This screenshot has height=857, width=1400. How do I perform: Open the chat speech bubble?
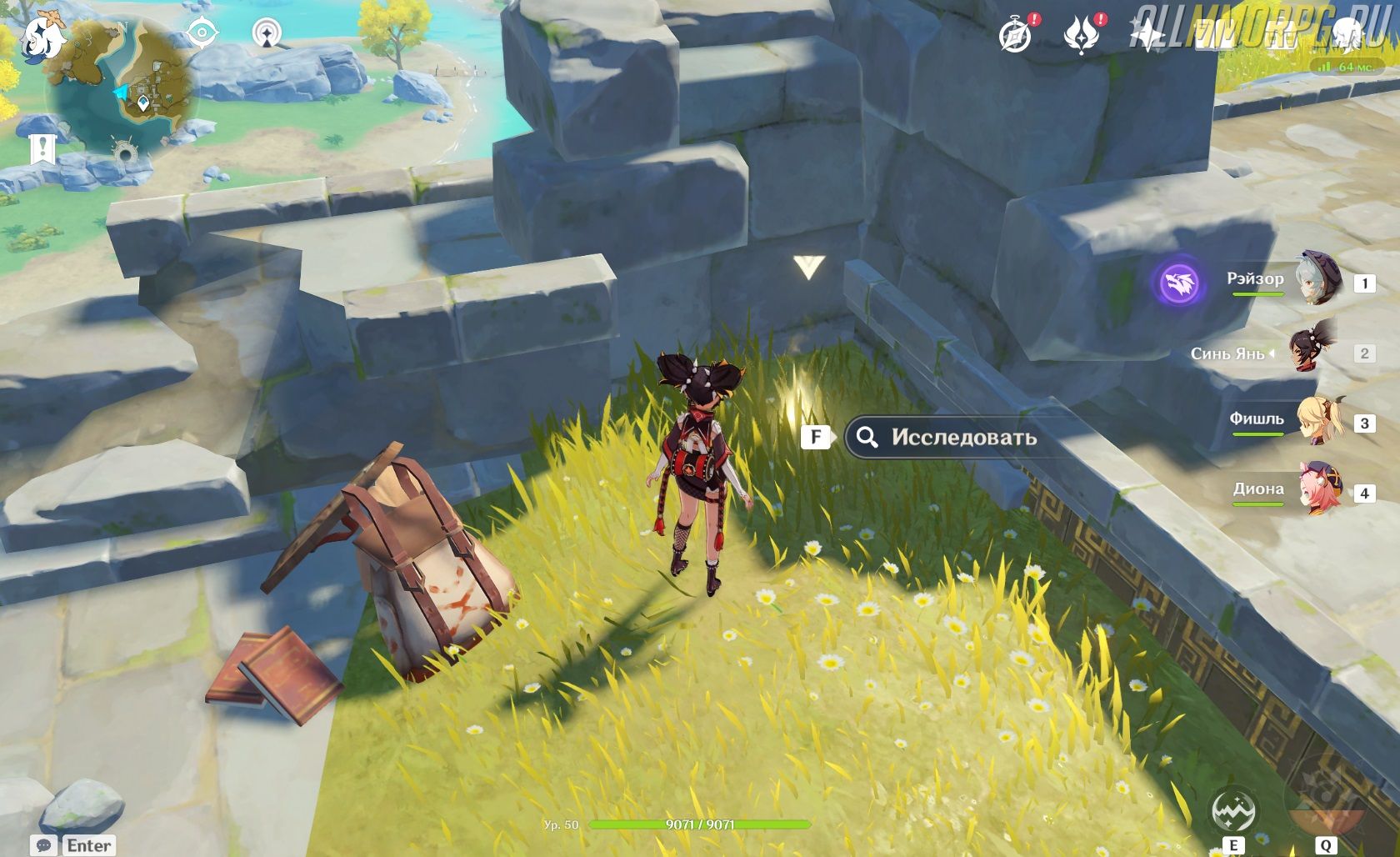[x=45, y=845]
